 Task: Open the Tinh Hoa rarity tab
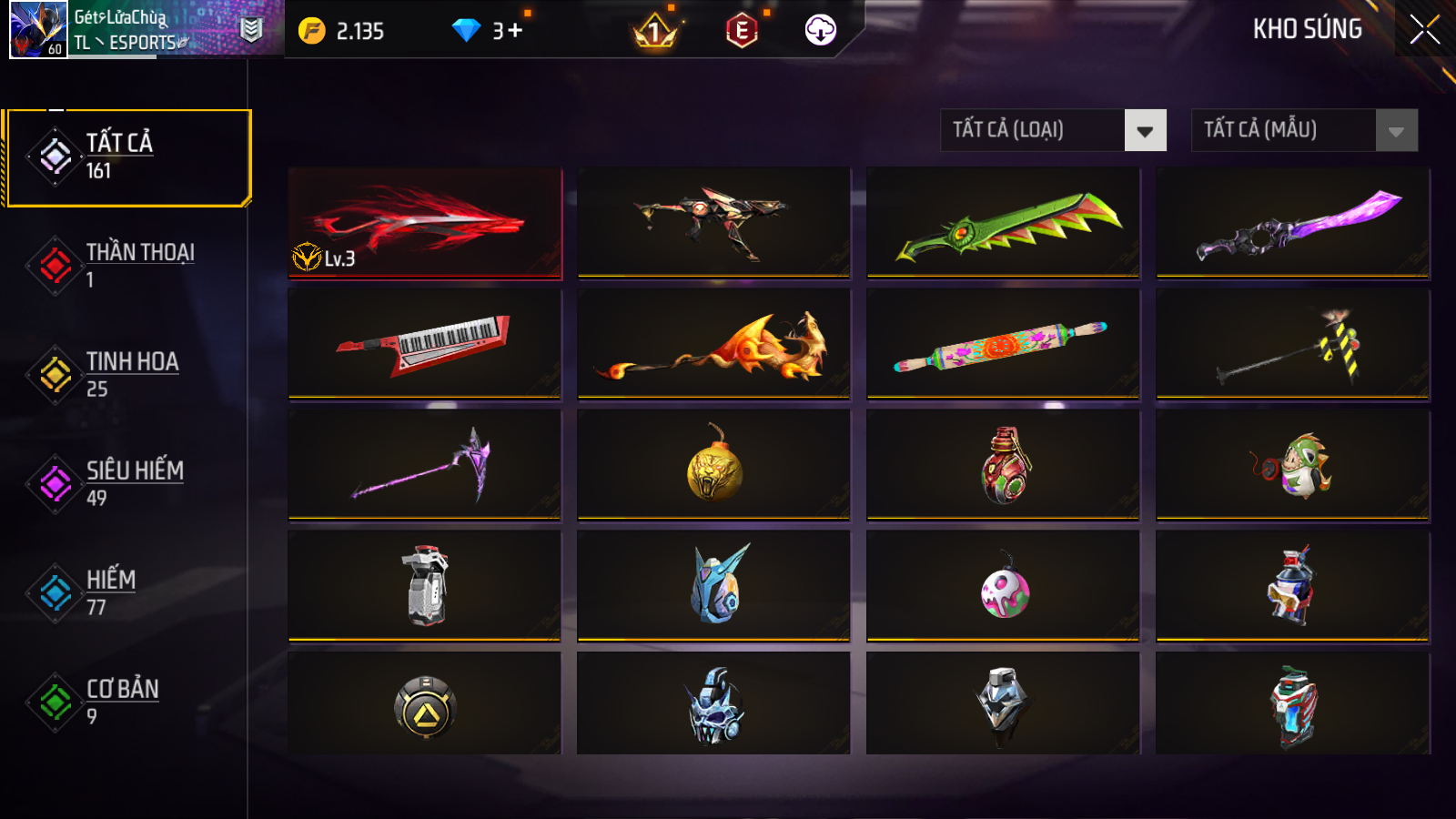click(x=127, y=374)
